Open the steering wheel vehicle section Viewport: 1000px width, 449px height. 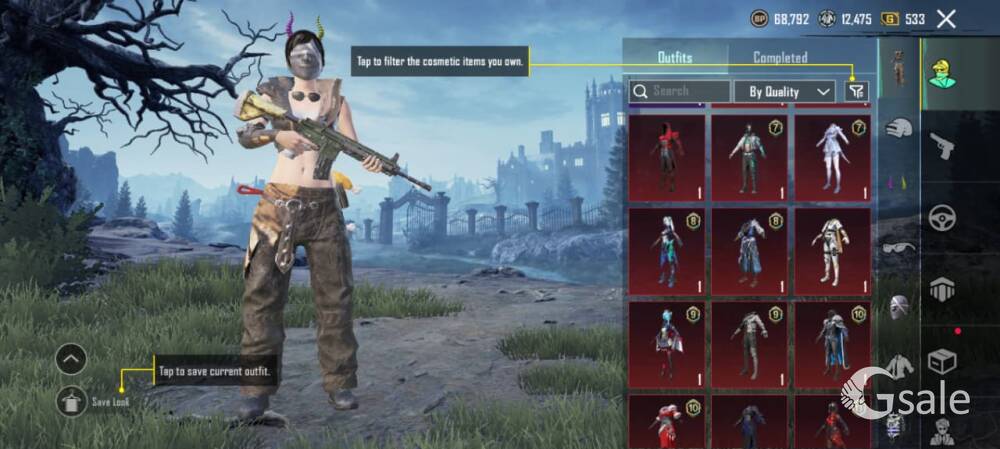[x=942, y=218]
